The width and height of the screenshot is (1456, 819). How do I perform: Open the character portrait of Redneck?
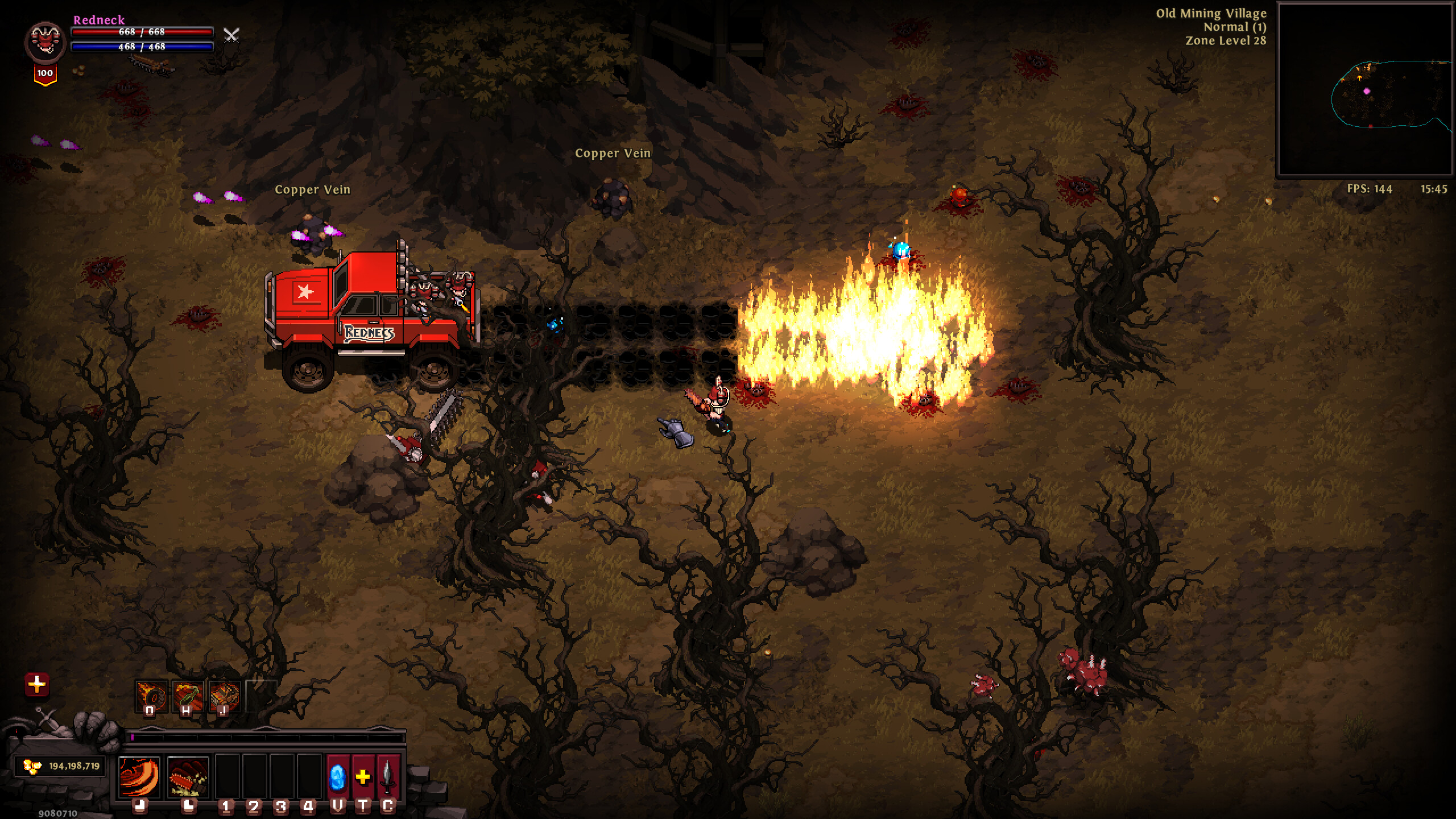click(x=44, y=42)
